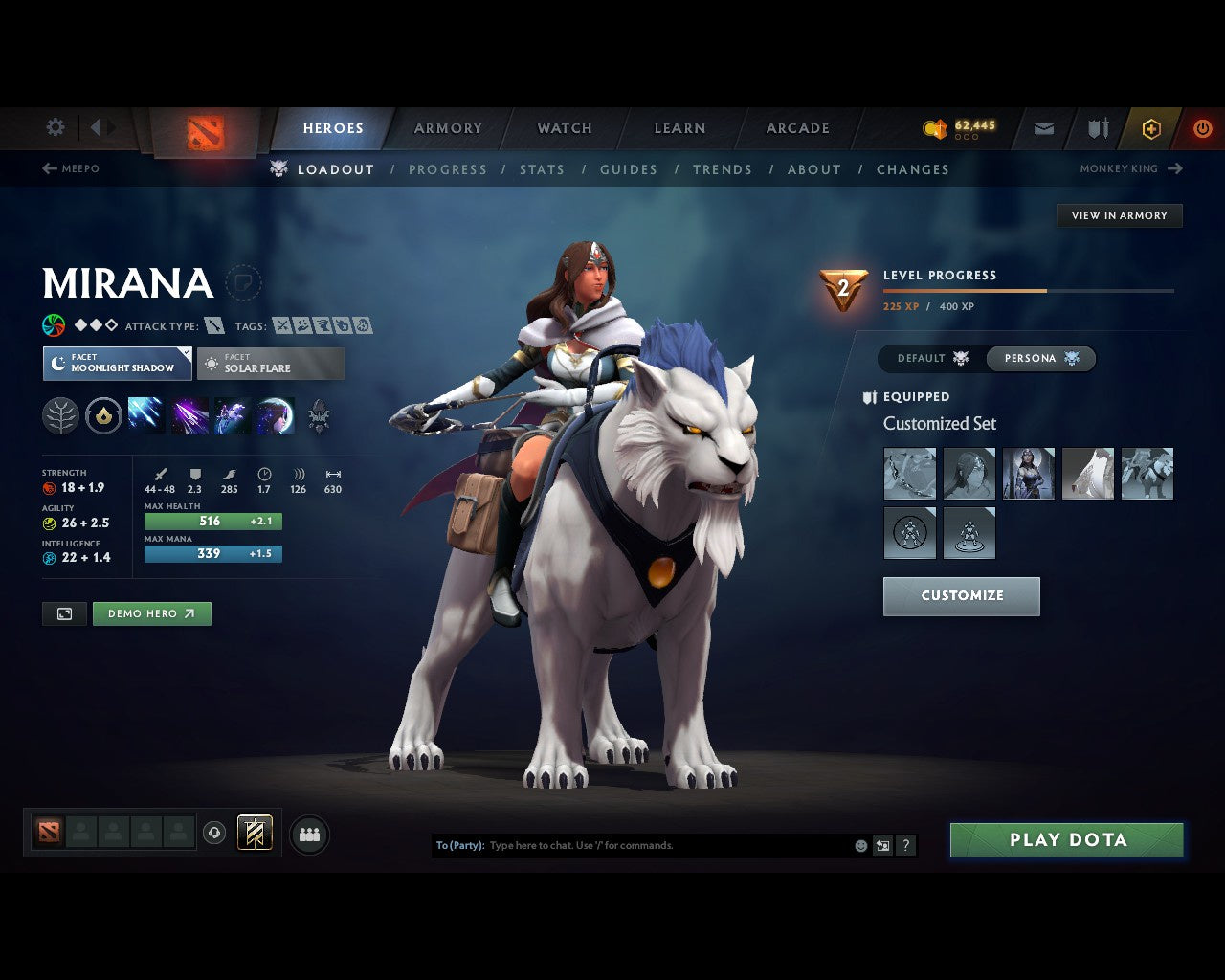Select the Sacred Arrow ability icon

(x=189, y=415)
